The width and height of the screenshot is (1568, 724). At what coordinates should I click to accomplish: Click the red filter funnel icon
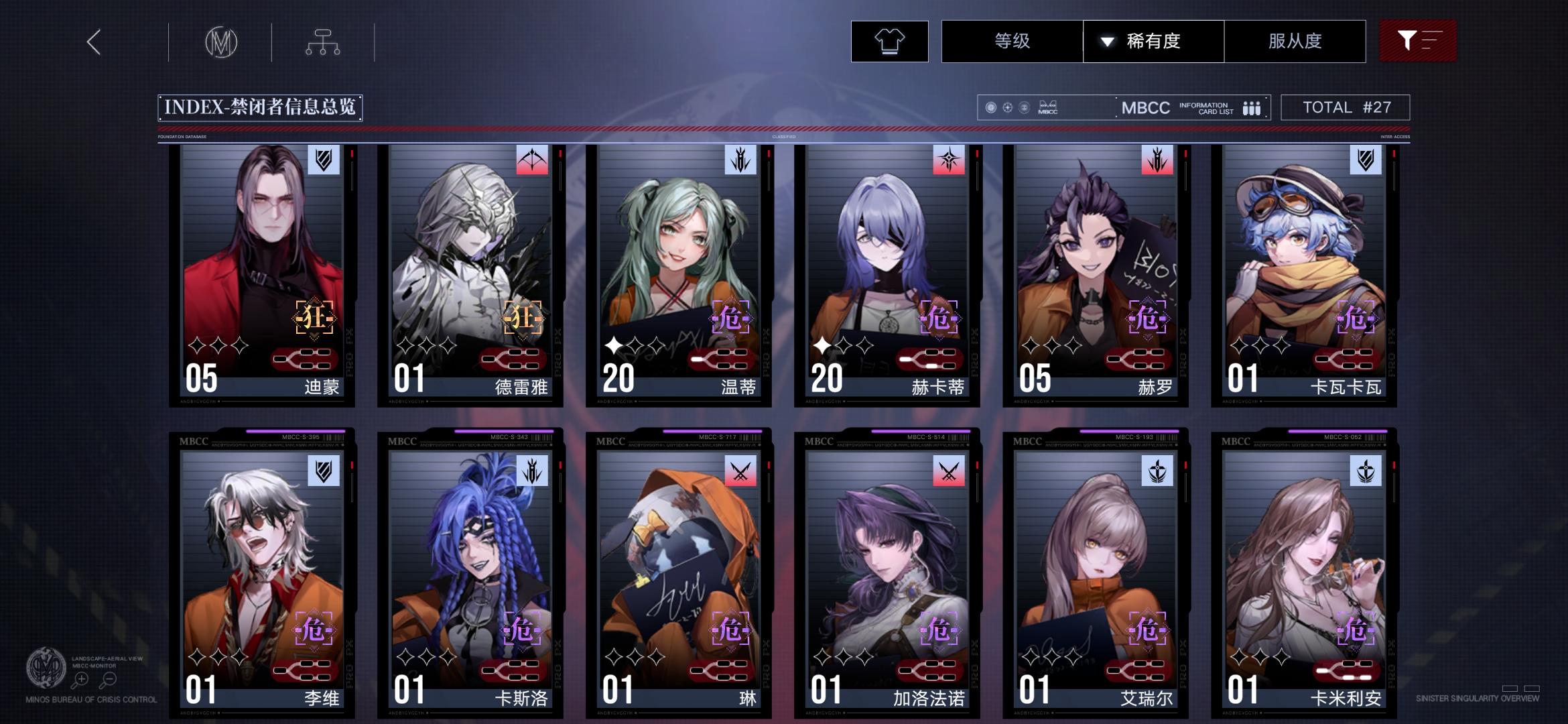(x=1418, y=41)
